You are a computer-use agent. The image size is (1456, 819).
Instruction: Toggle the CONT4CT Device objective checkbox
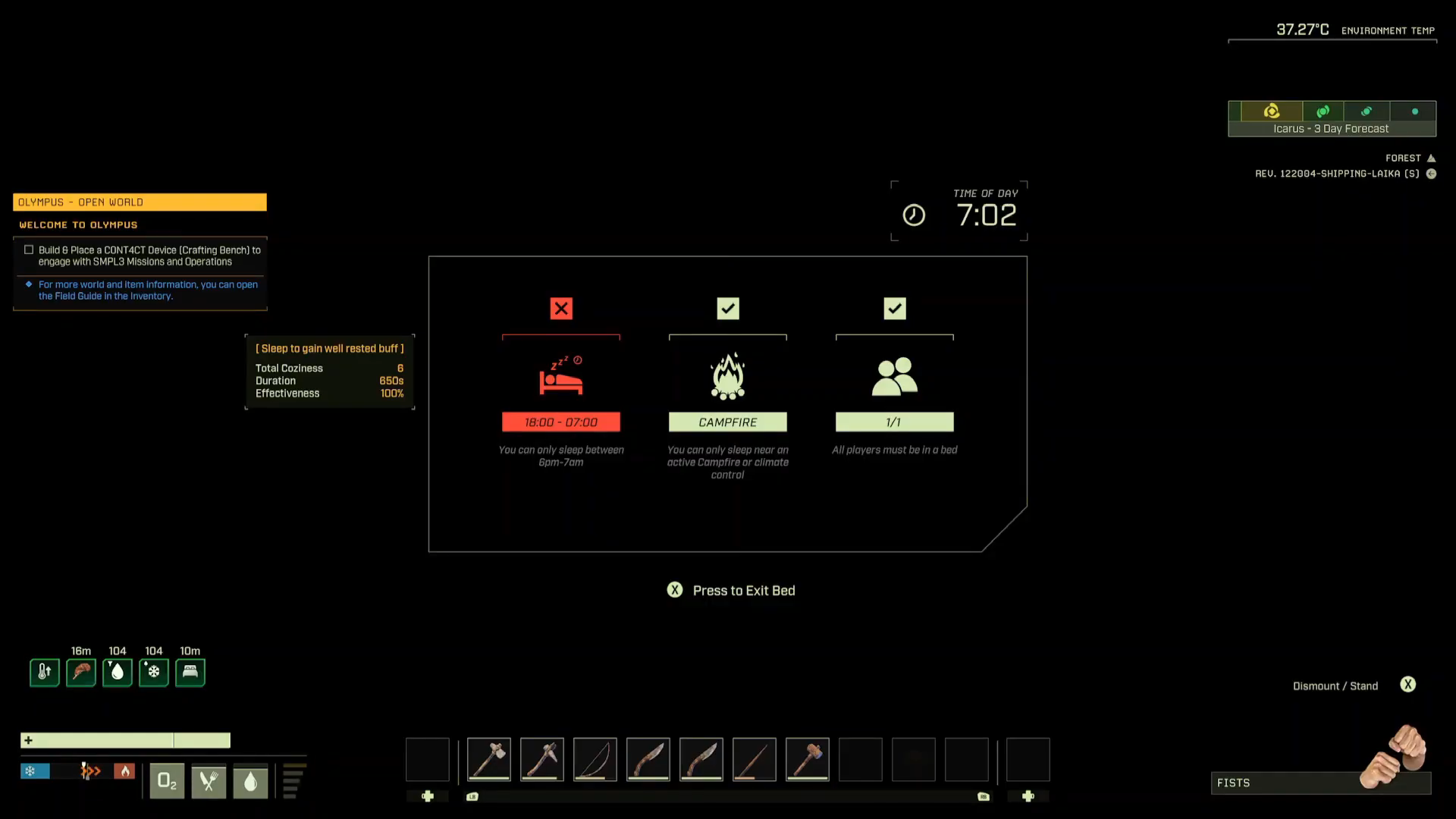coord(29,249)
